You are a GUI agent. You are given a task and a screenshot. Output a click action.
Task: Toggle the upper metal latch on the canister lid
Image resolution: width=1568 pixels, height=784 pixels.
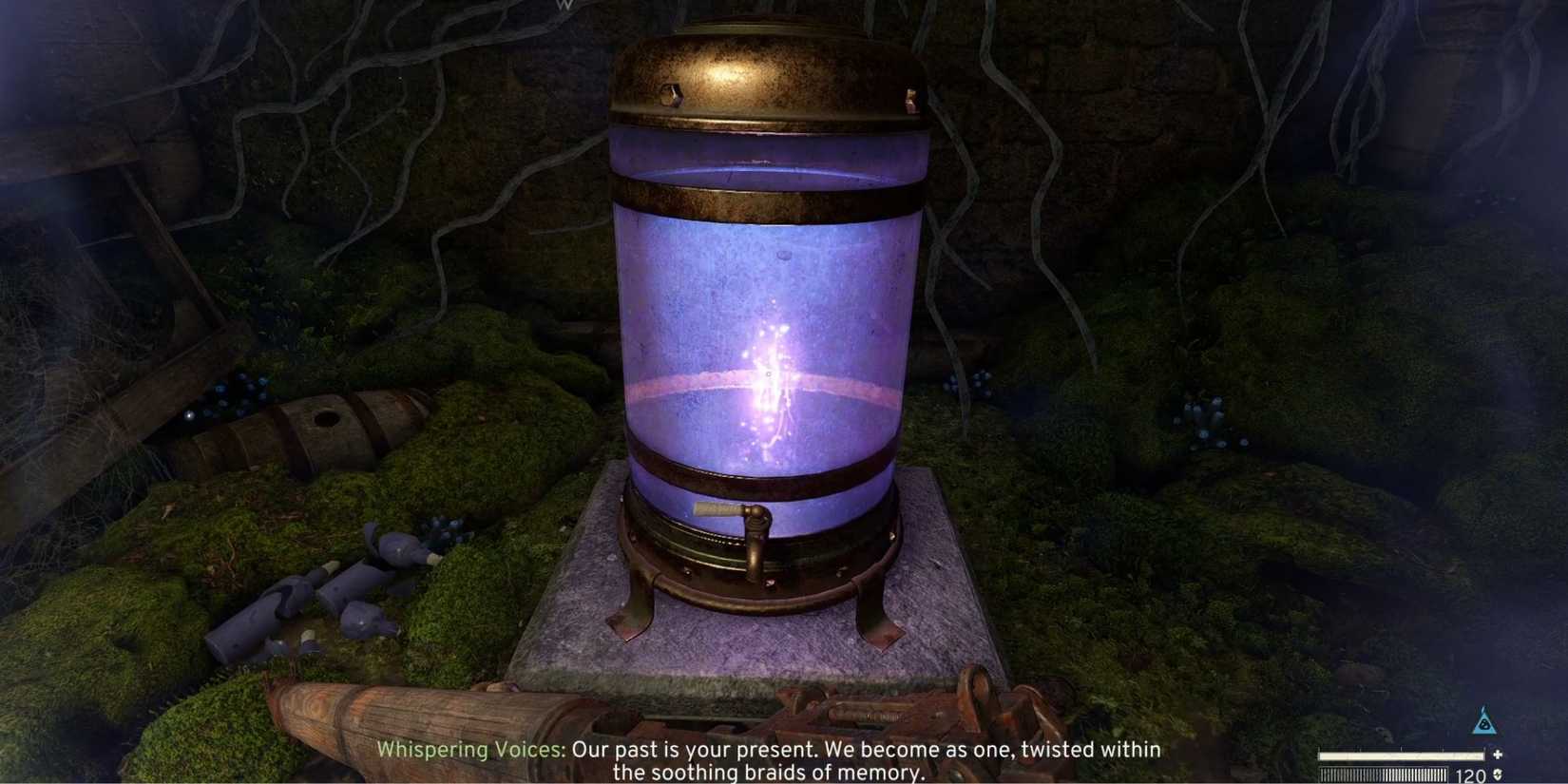[672, 95]
